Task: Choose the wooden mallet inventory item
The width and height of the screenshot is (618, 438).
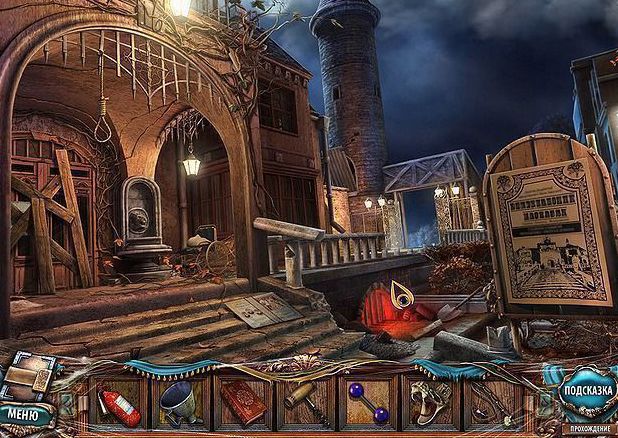Action: pos(303,402)
